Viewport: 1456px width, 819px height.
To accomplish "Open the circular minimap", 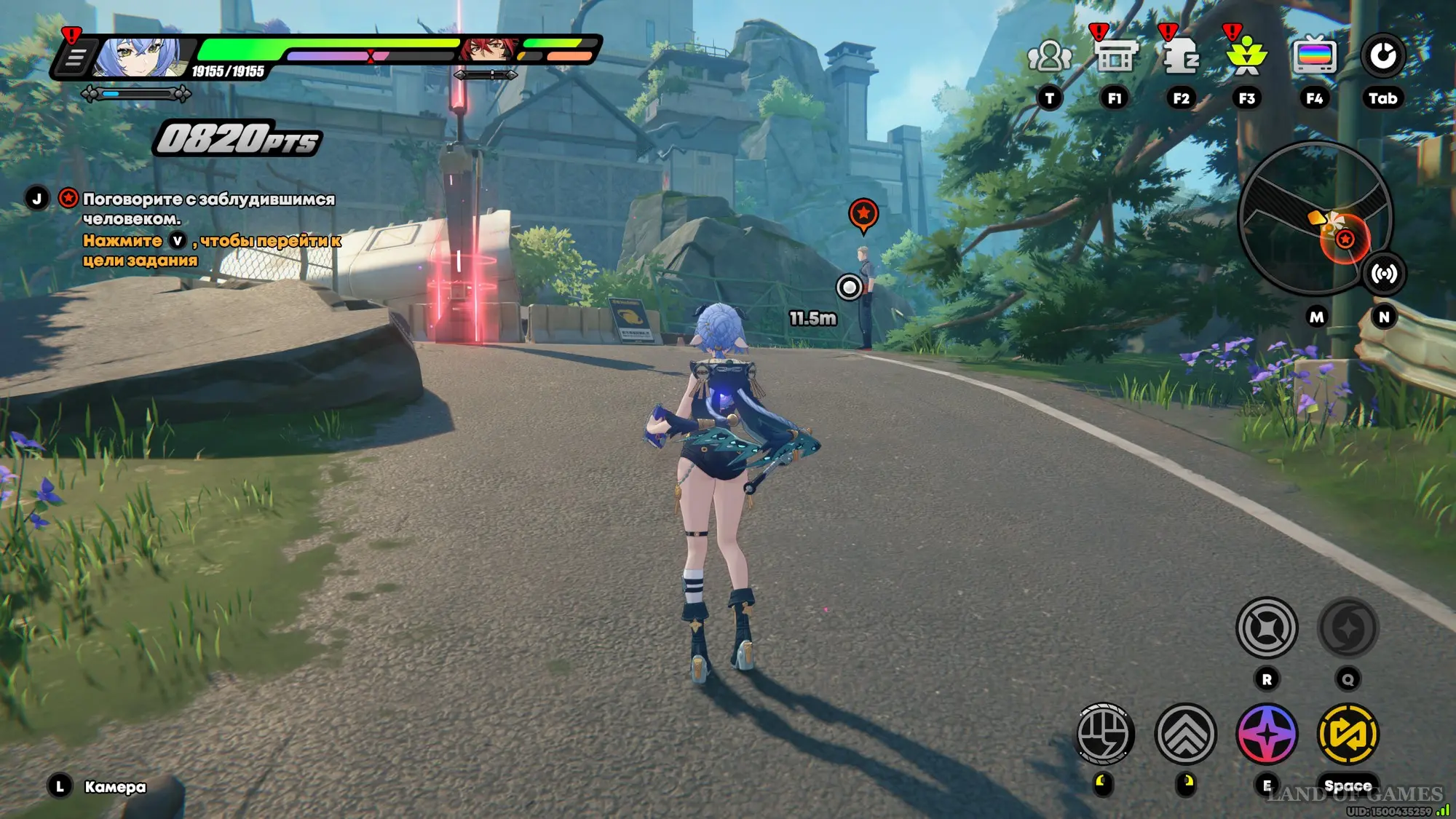I will click(x=1315, y=217).
